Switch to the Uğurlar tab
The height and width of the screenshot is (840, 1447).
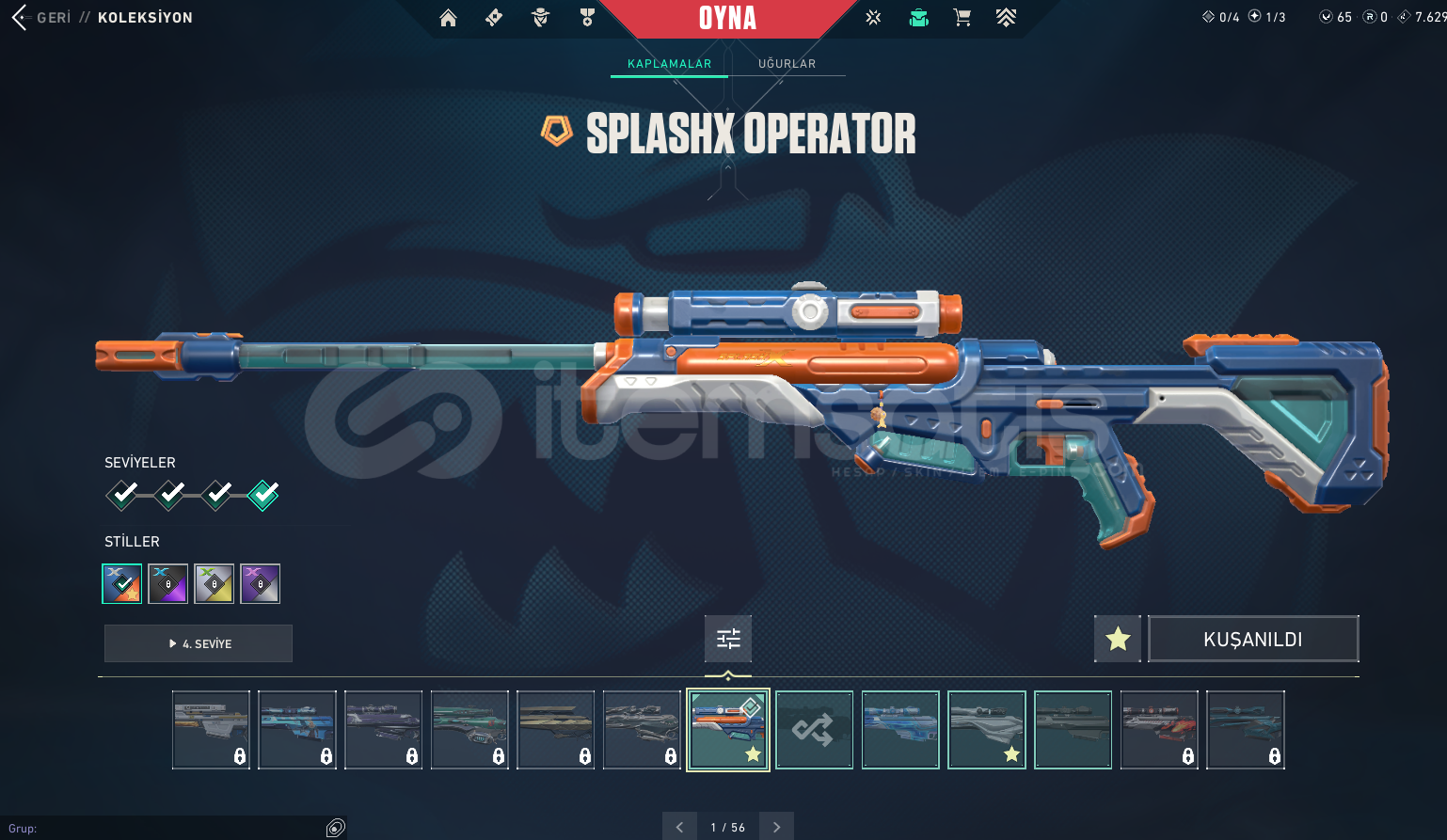(787, 64)
